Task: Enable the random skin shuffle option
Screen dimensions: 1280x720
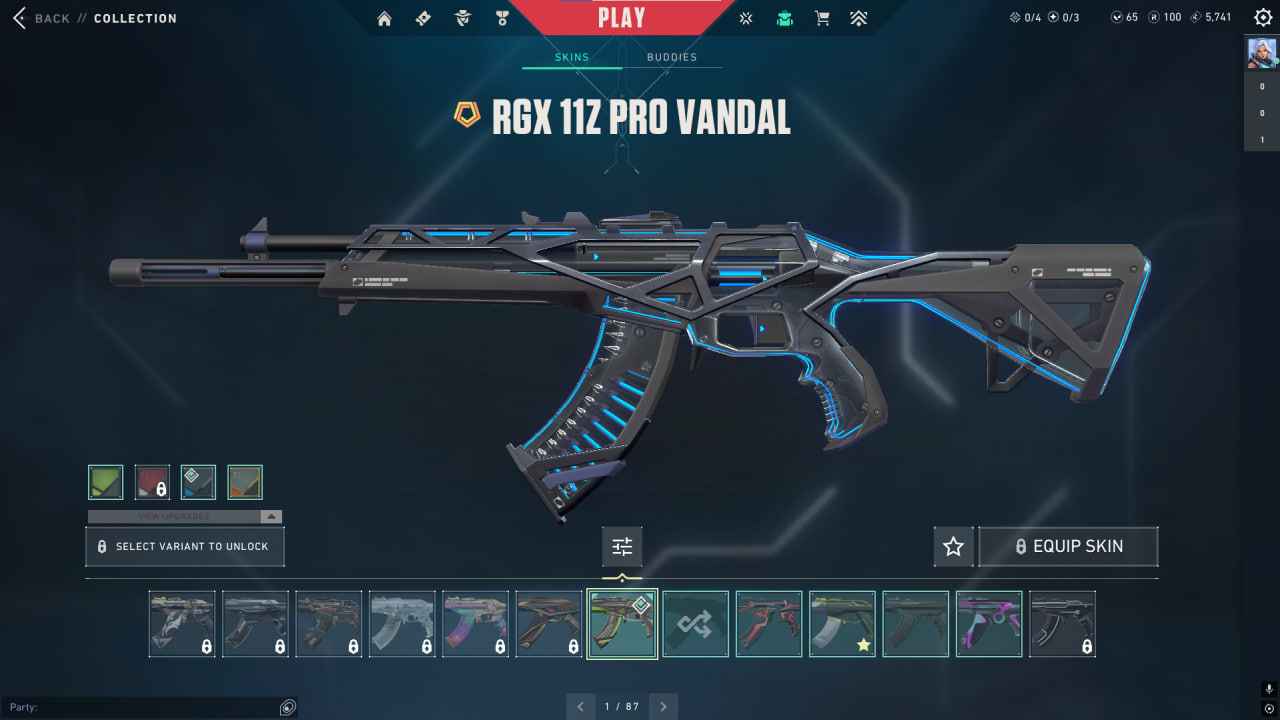Action: point(695,622)
